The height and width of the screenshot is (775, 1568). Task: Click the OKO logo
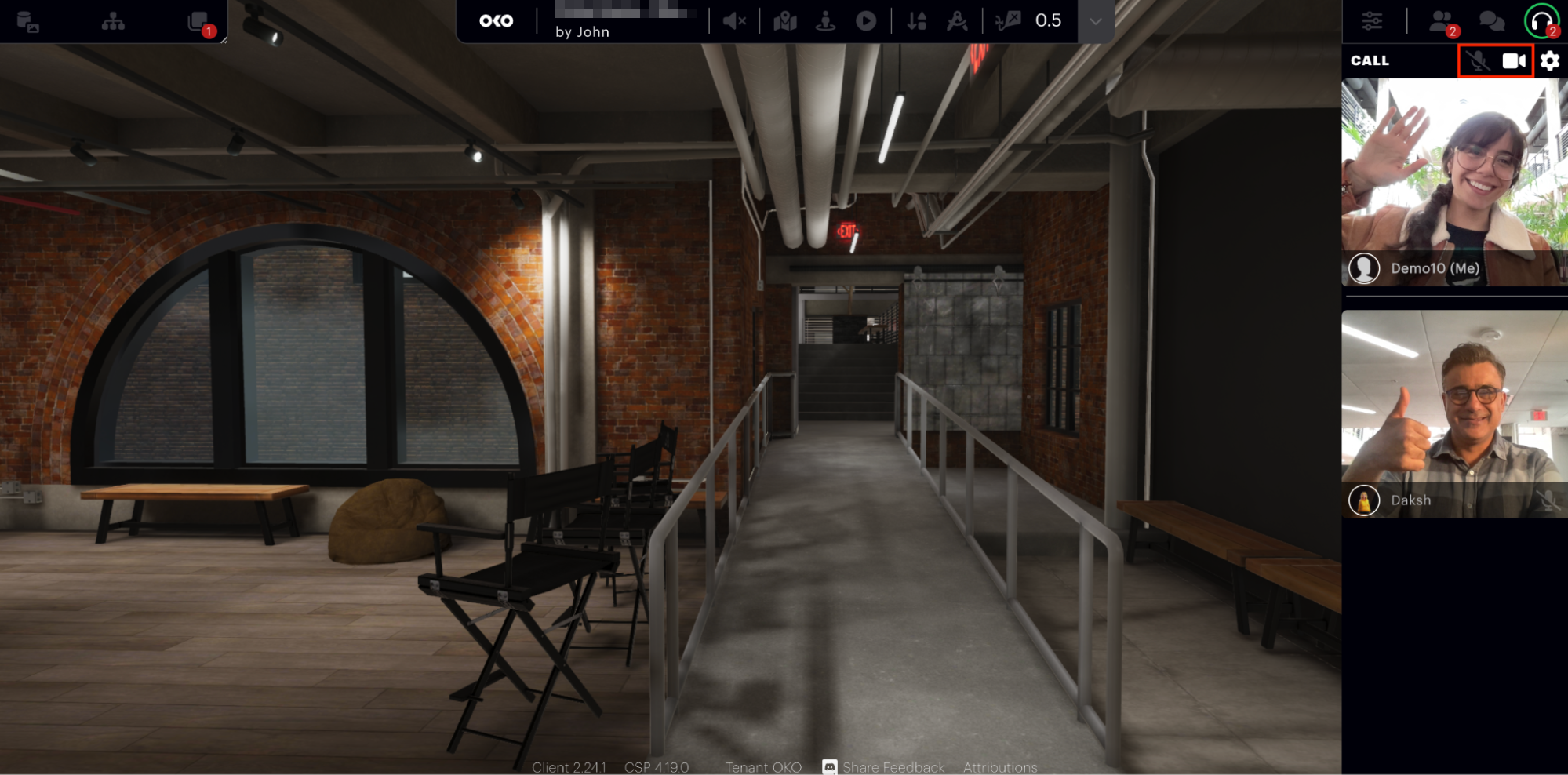click(x=496, y=21)
